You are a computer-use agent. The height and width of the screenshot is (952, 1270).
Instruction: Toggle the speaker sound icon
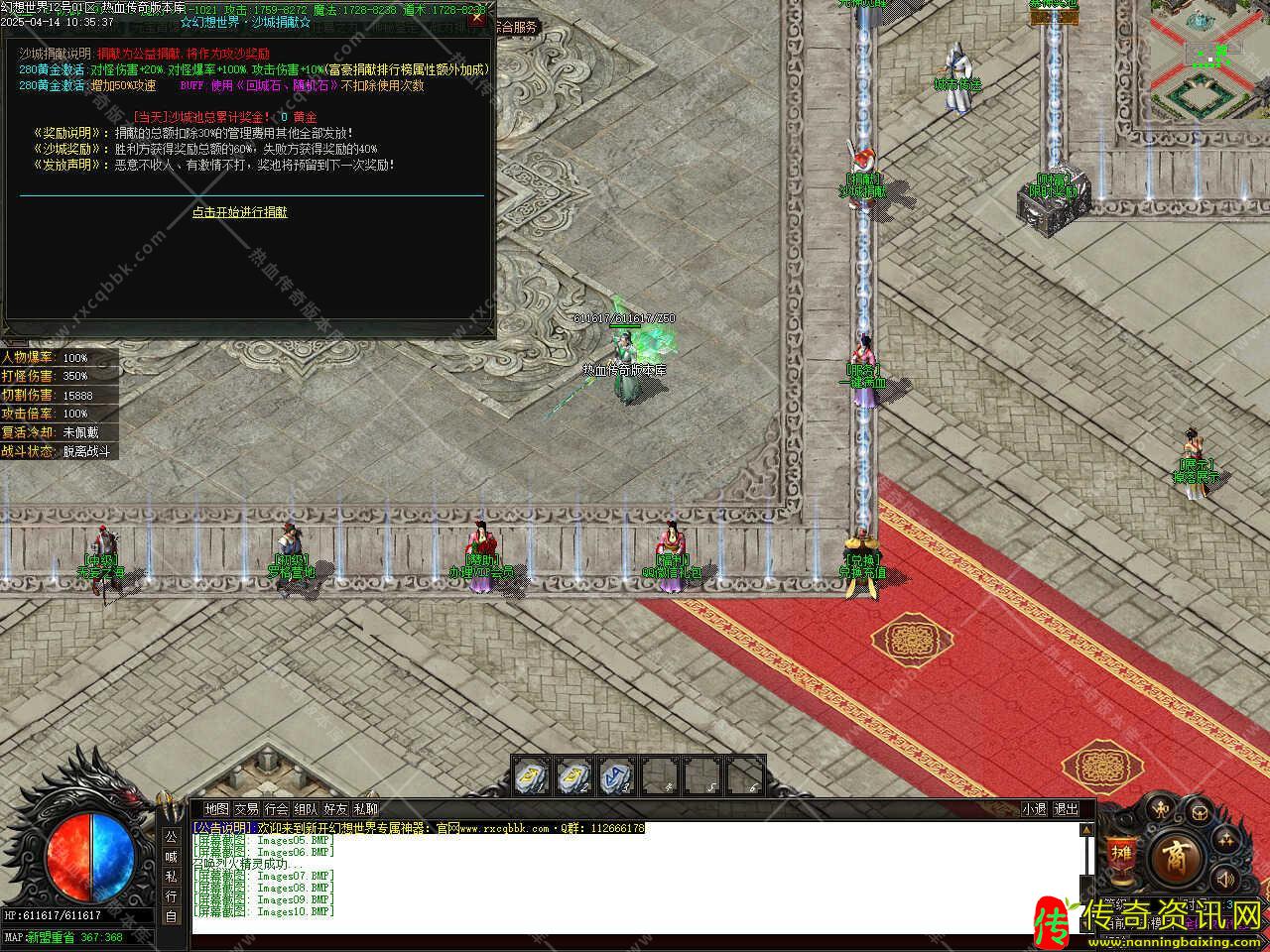pyautogui.click(x=1225, y=877)
